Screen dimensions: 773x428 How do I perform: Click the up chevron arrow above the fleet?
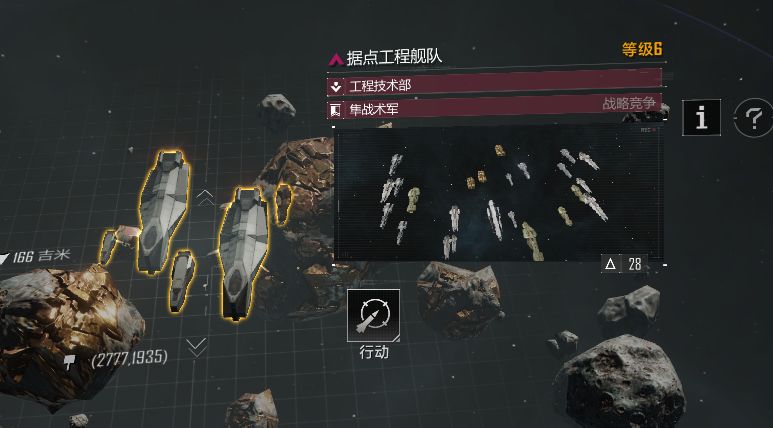205,197
